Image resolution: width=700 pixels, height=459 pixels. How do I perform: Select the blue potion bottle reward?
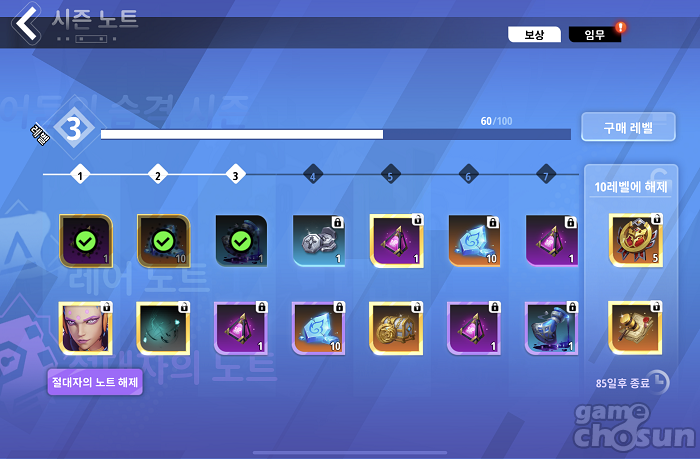click(552, 327)
